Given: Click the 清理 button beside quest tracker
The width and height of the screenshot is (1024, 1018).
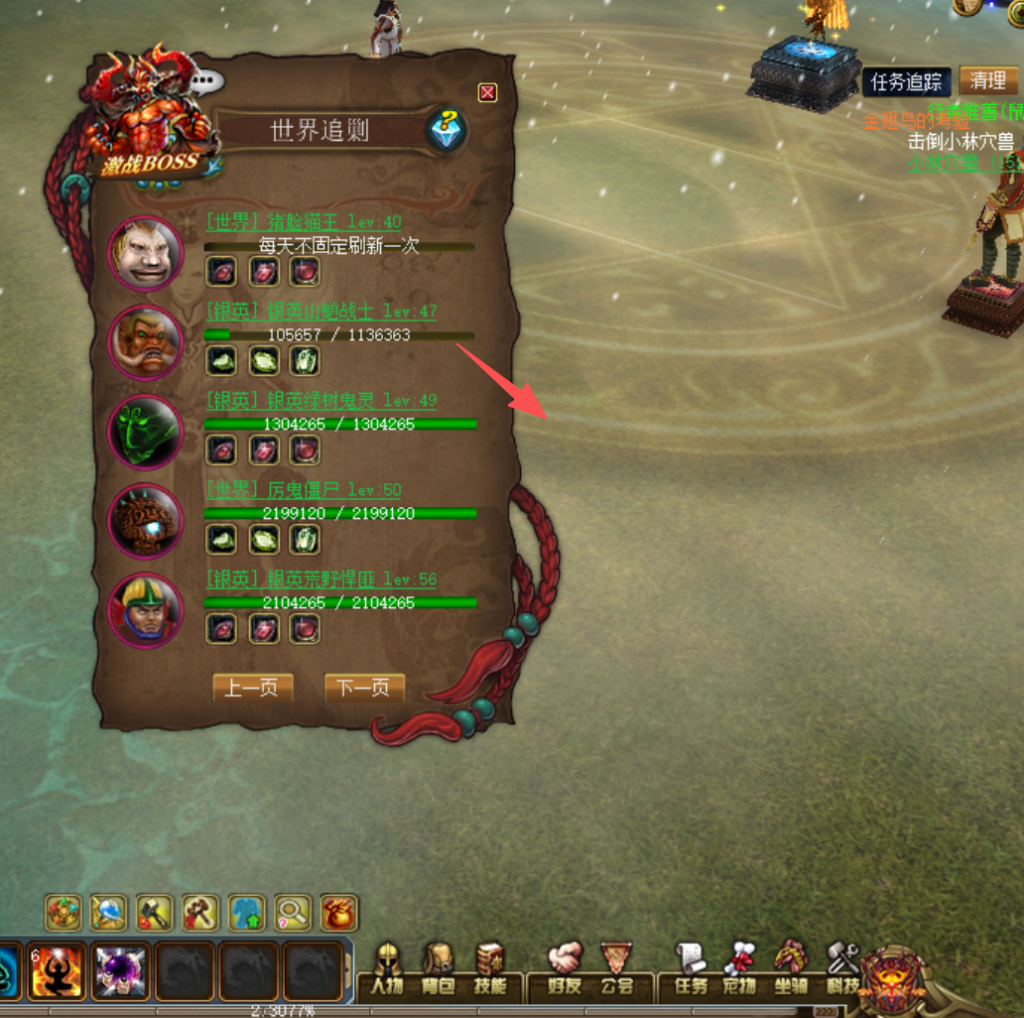Looking at the screenshot, I should pyautogui.click(x=988, y=81).
